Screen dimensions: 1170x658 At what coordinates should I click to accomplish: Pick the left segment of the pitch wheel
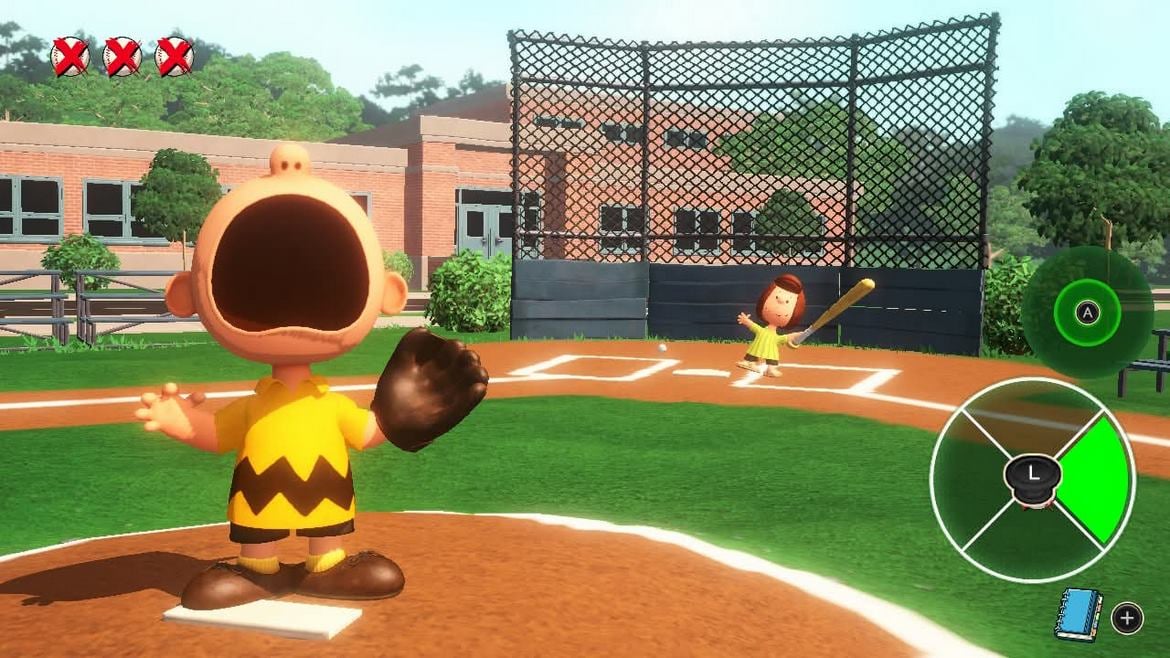968,480
